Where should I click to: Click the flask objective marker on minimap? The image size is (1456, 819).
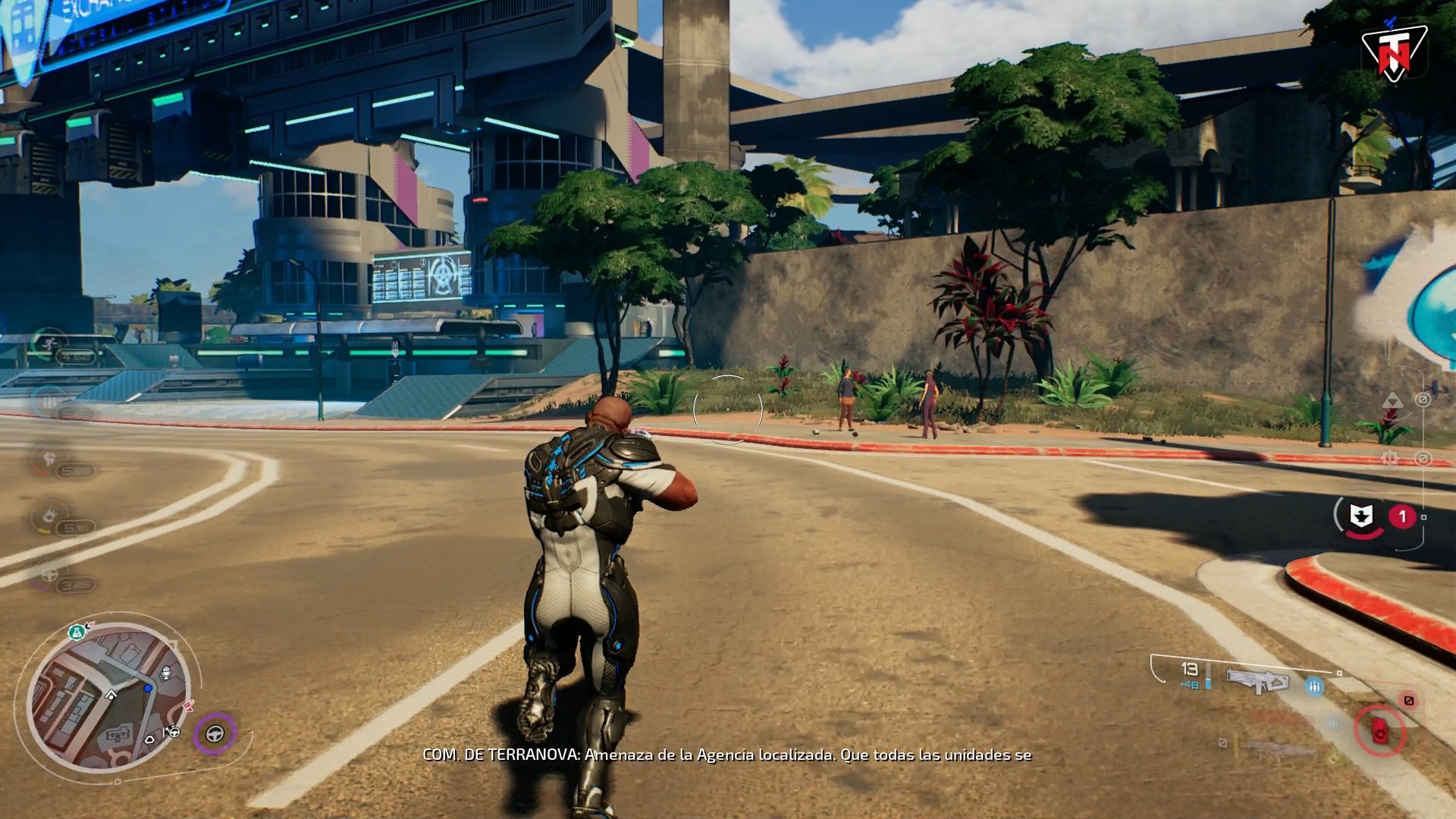pyautogui.click(x=77, y=632)
